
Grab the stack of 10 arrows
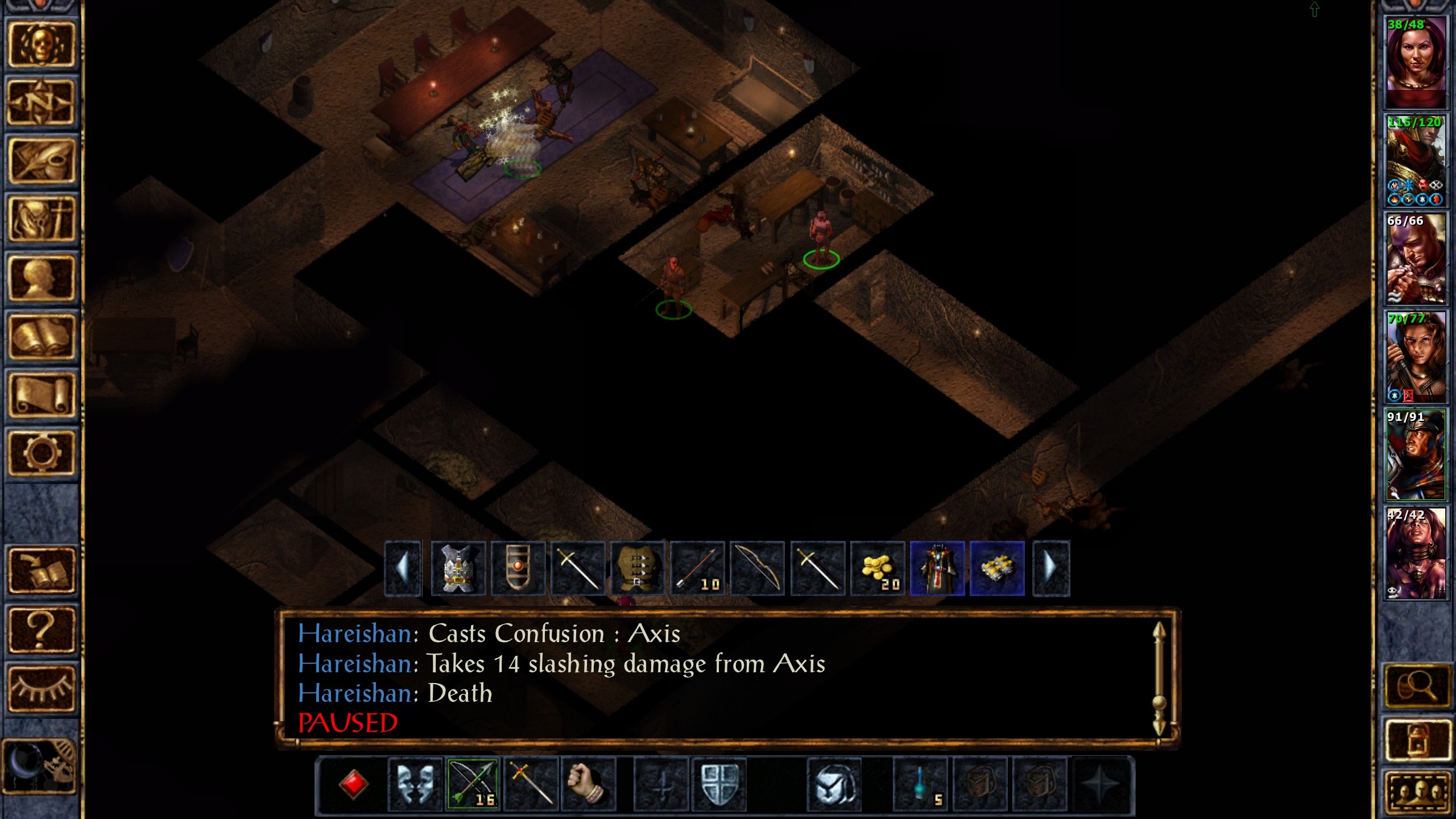tap(697, 568)
